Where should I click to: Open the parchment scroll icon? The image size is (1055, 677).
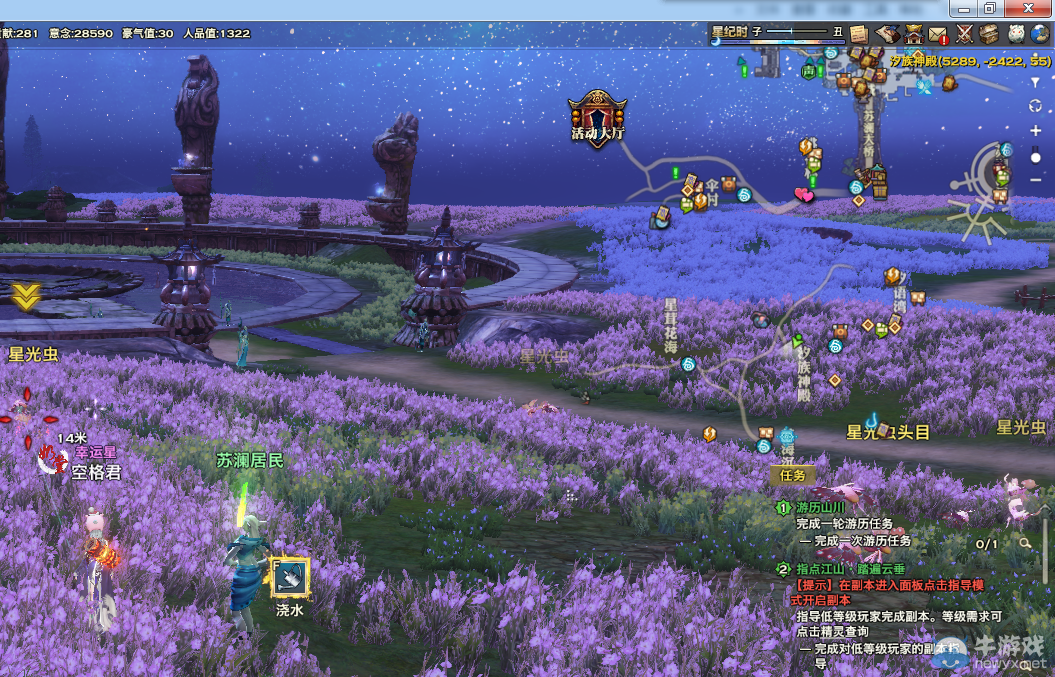coord(859,34)
